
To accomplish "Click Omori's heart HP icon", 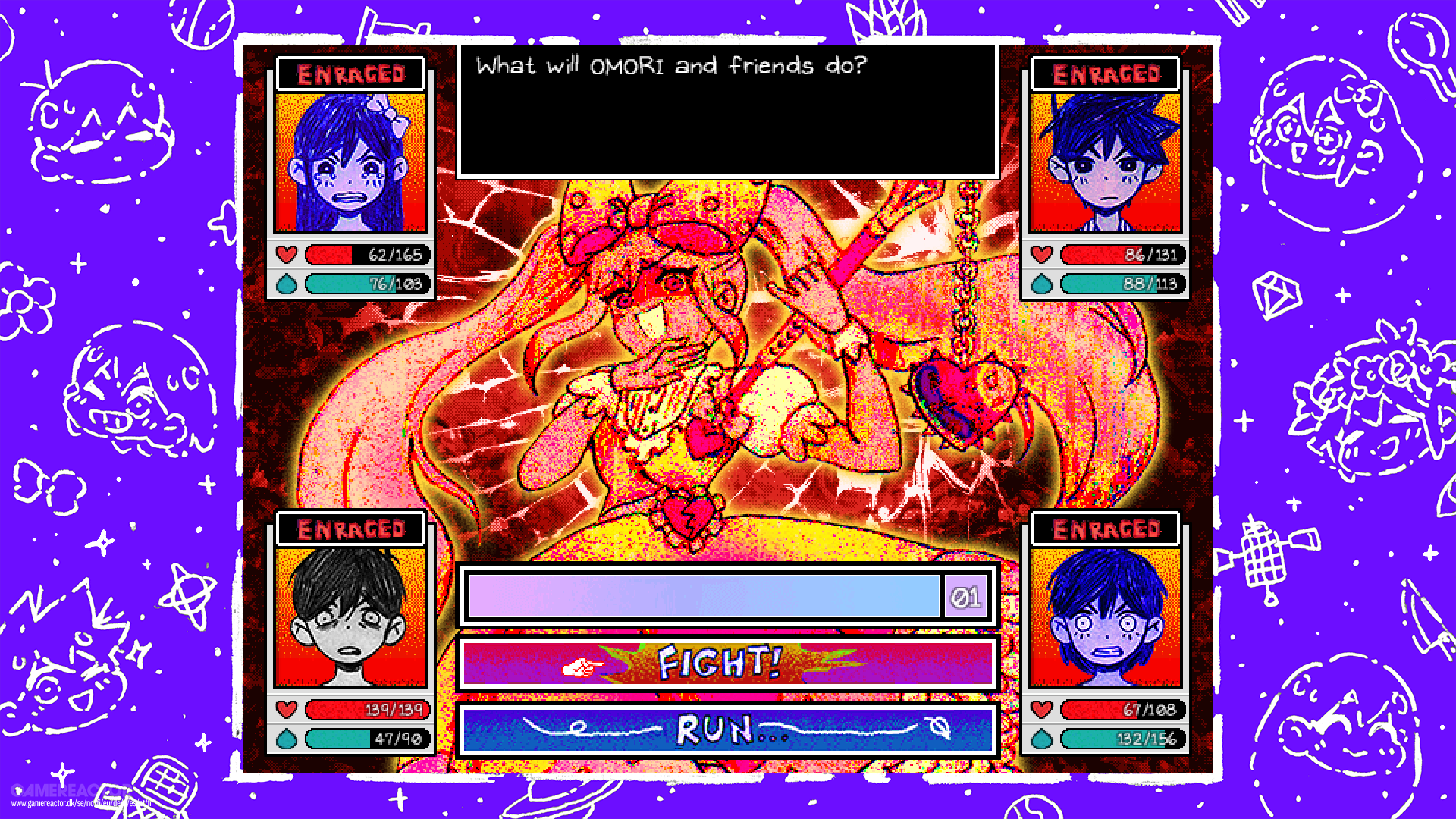I will click(285, 711).
